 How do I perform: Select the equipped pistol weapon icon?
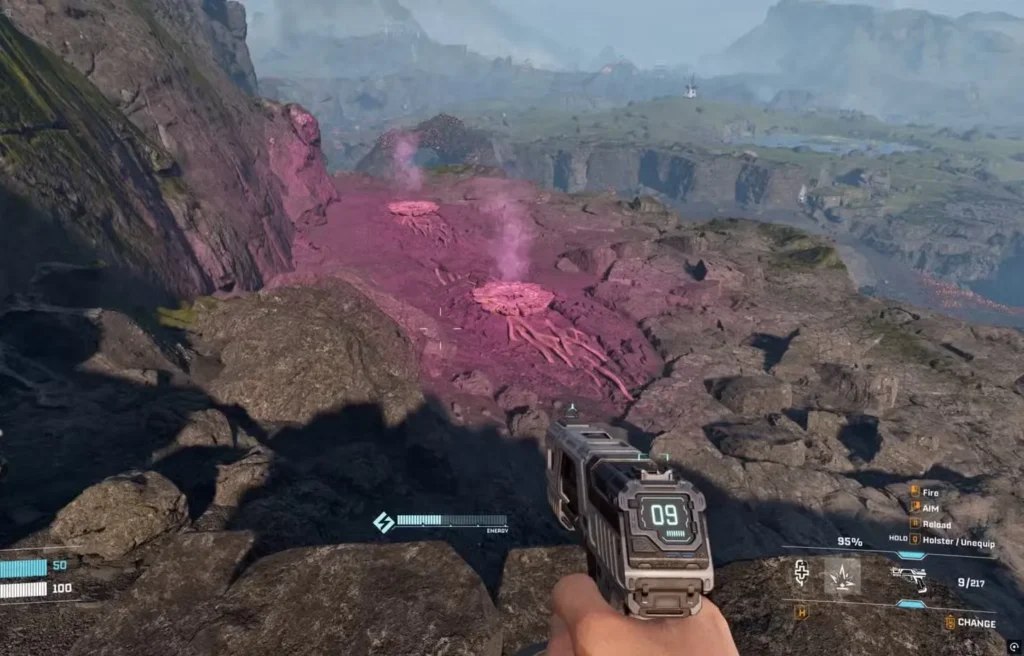pyautogui.click(x=909, y=577)
